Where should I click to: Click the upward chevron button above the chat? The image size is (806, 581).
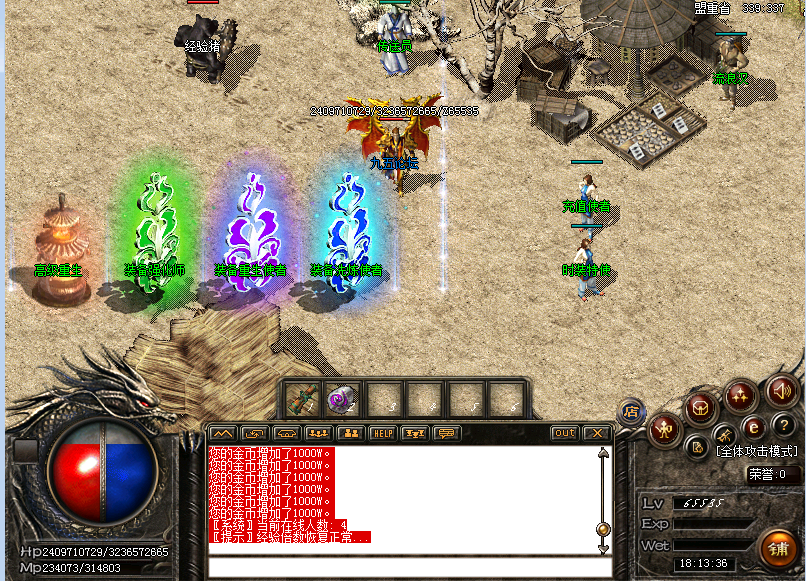(x=222, y=433)
